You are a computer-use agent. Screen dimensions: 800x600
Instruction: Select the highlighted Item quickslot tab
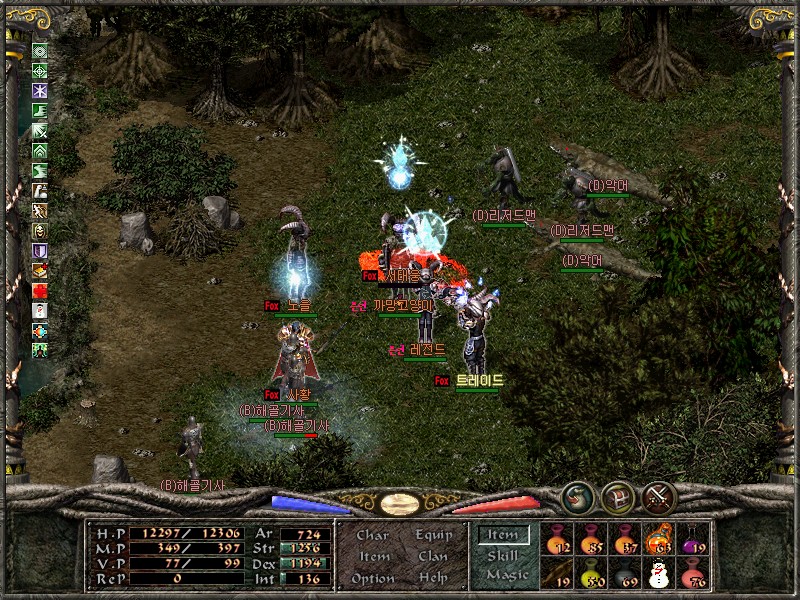tap(502, 535)
